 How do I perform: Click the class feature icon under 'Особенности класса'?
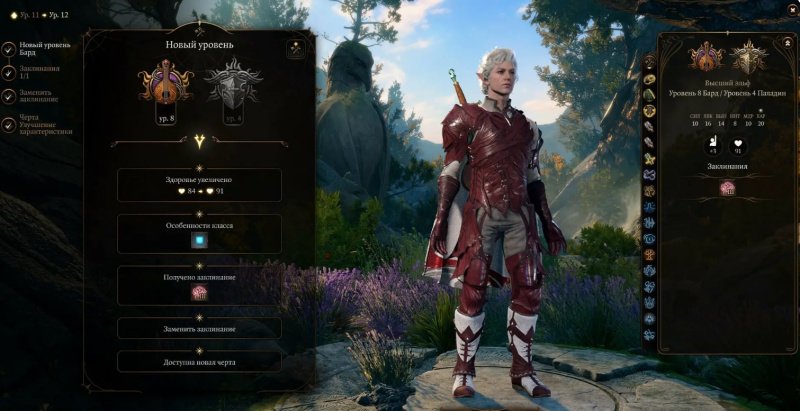coord(199,240)
